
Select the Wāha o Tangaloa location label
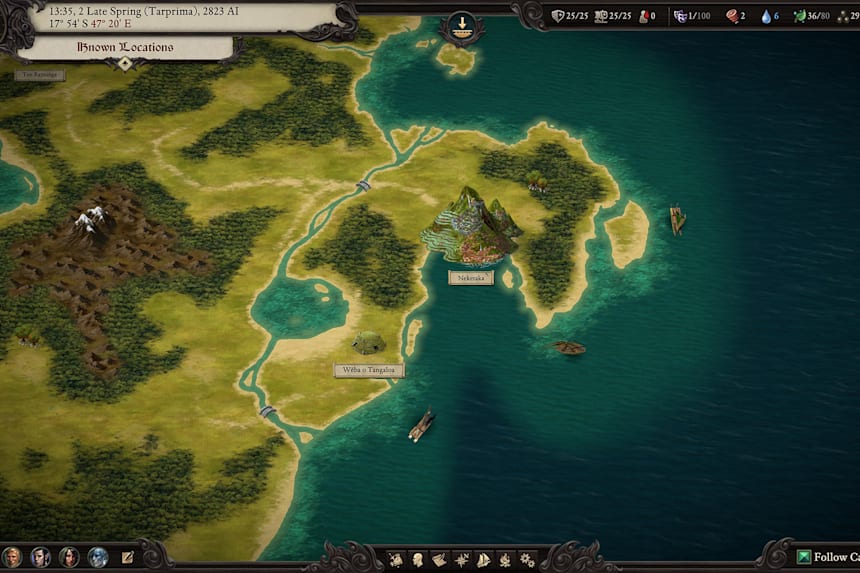point(369,370)
